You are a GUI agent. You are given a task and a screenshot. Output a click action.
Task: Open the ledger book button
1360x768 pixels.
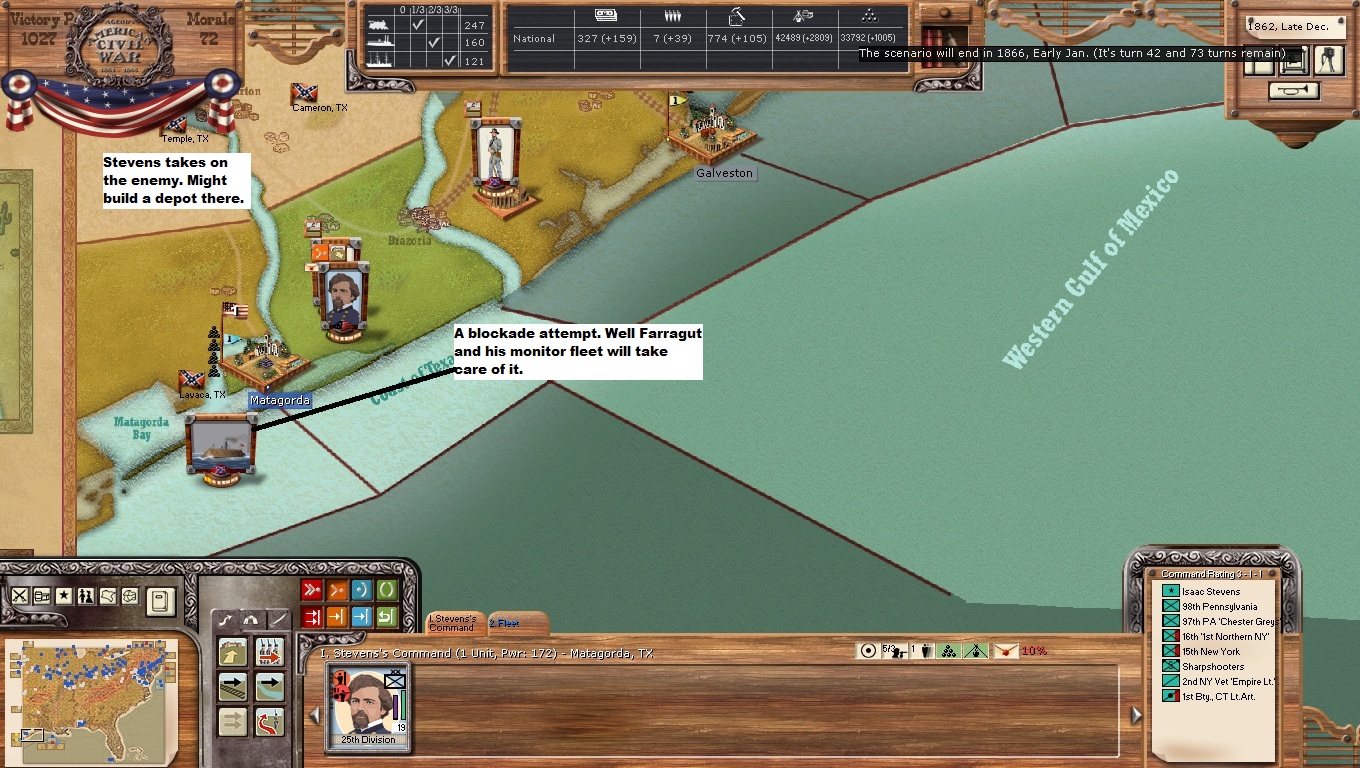[x=160, y=601]
